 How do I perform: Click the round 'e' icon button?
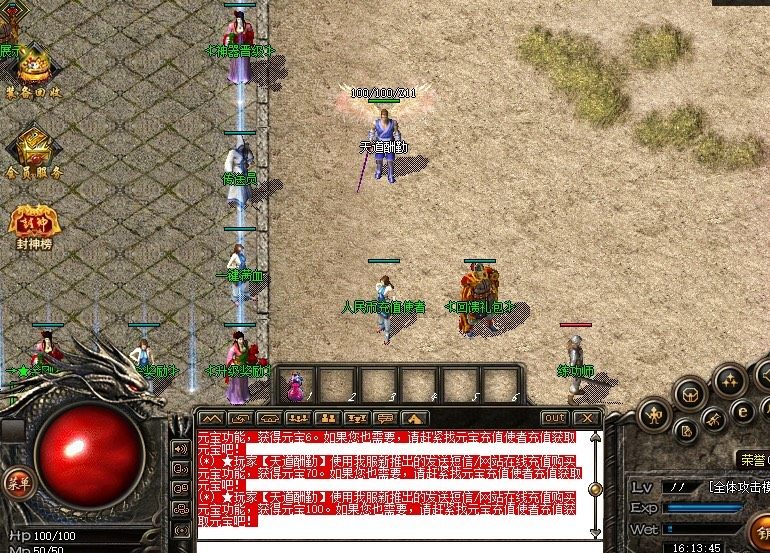click(x=742, y=409)
